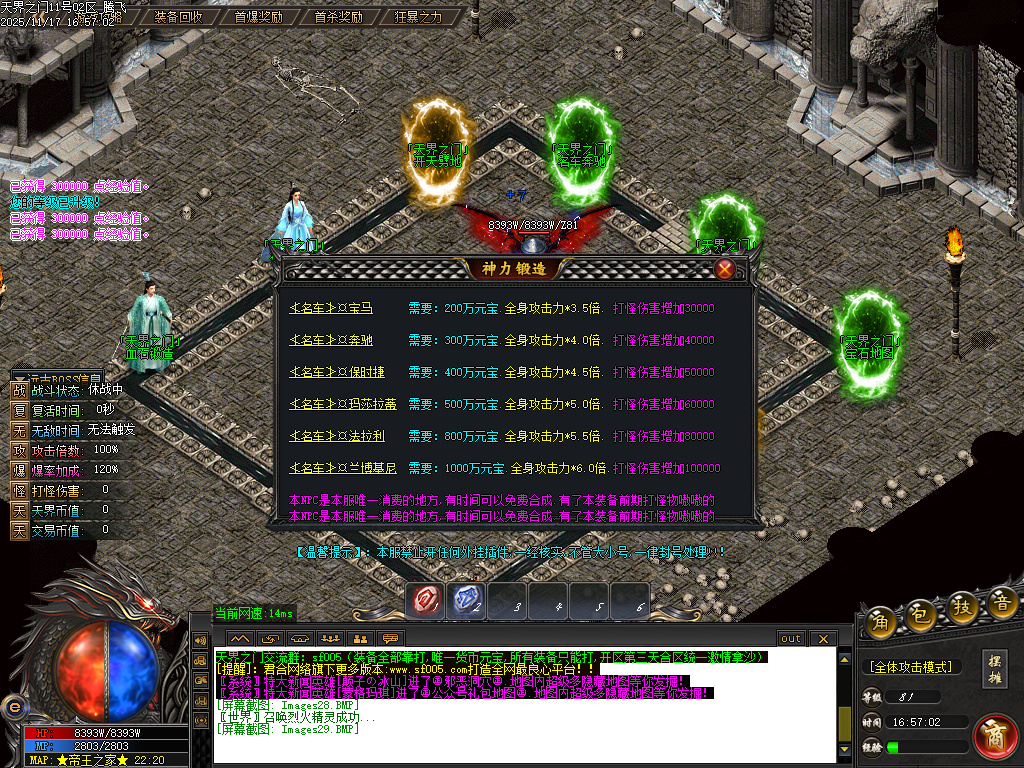Close the 神力锻造 forging window
This screenshot has height=768, width=1024.
[725, 269]
